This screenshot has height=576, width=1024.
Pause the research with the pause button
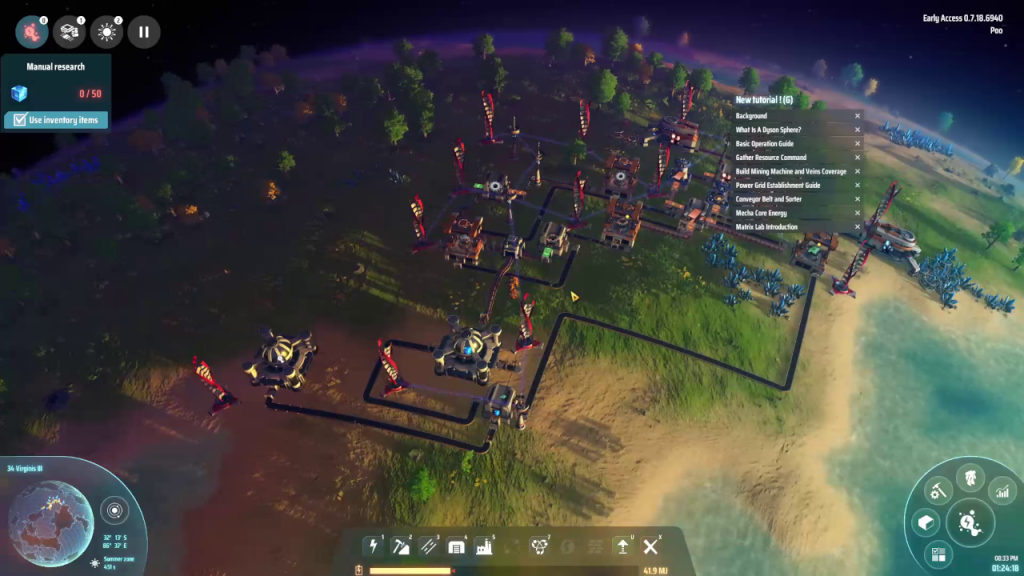point(143,32)
